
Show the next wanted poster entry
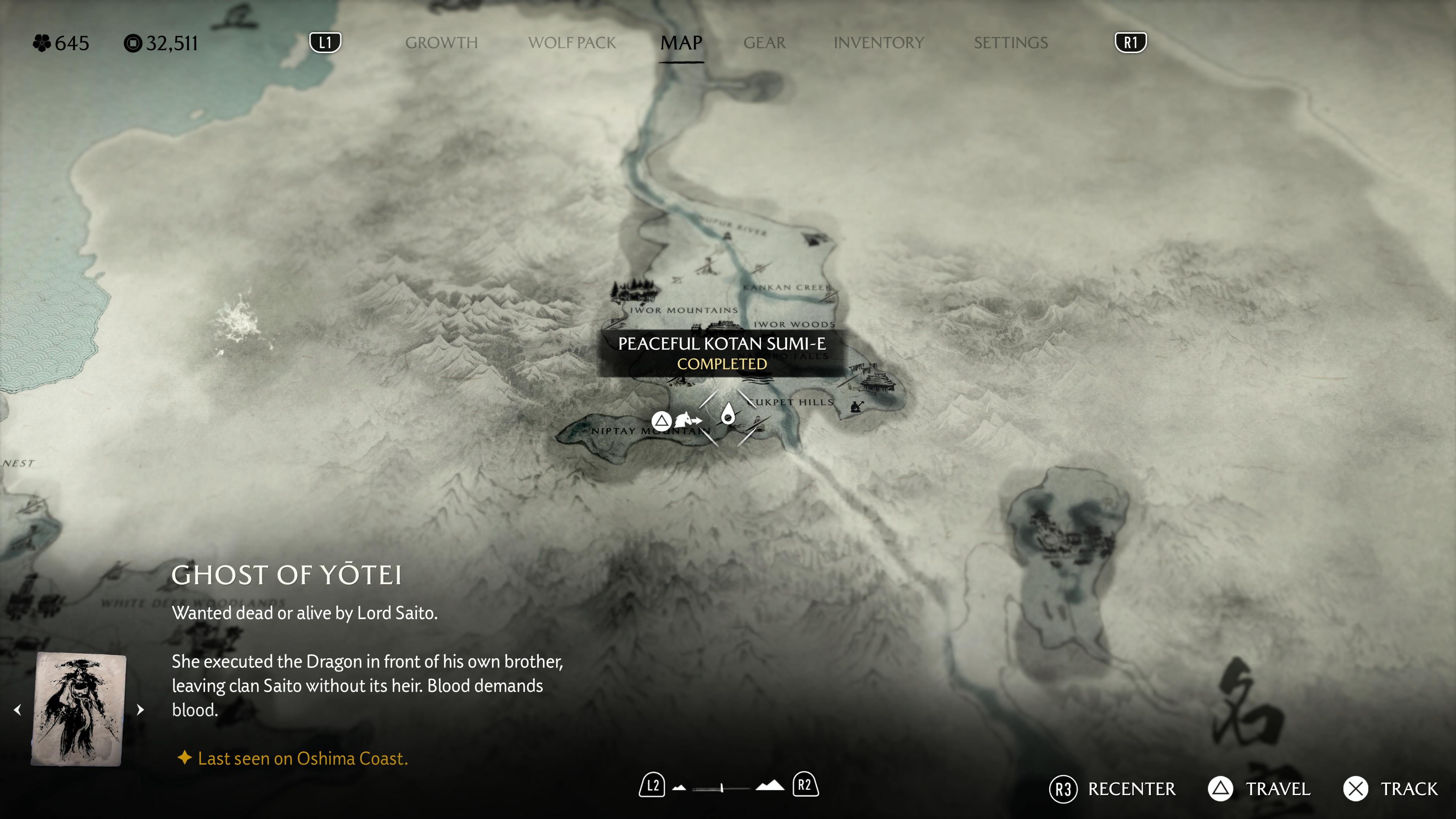[140, 709]
